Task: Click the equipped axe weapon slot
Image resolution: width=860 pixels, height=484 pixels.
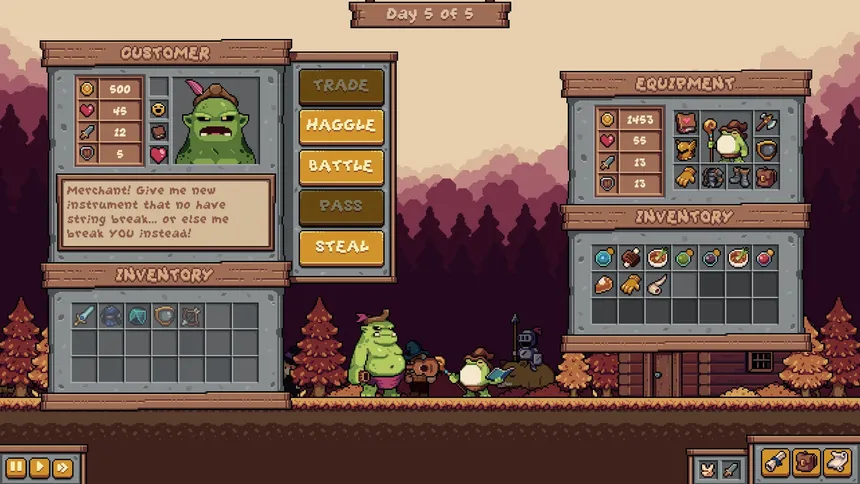Action: (767, 123)
